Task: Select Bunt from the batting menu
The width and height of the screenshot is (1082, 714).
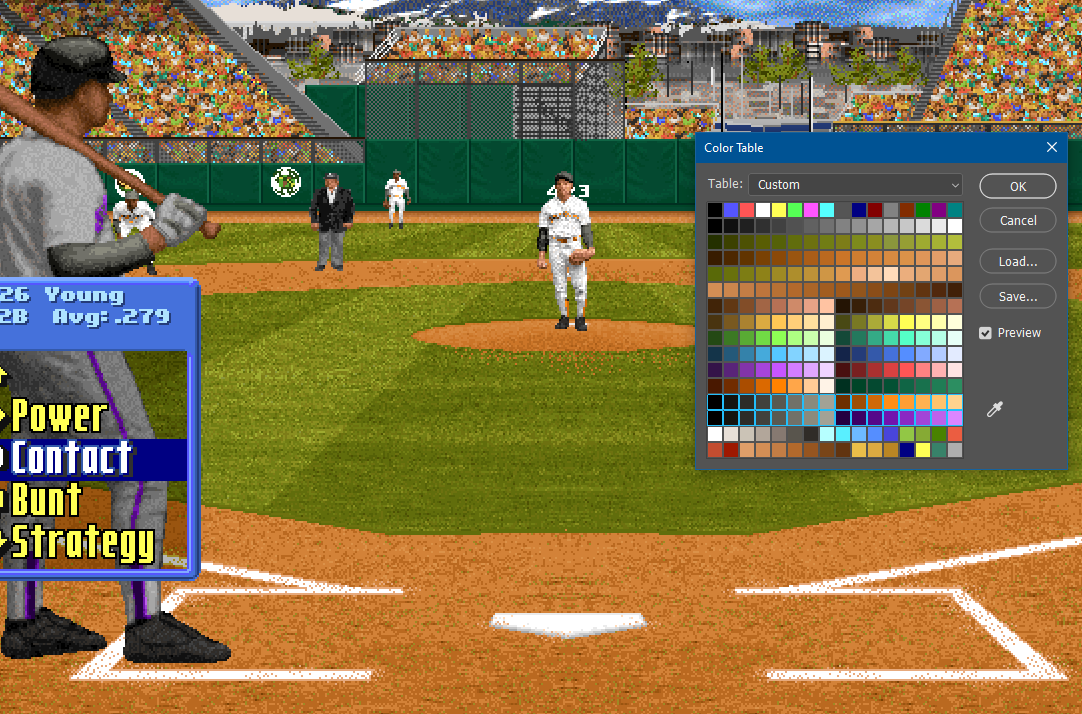Action: tap(46, 500)
